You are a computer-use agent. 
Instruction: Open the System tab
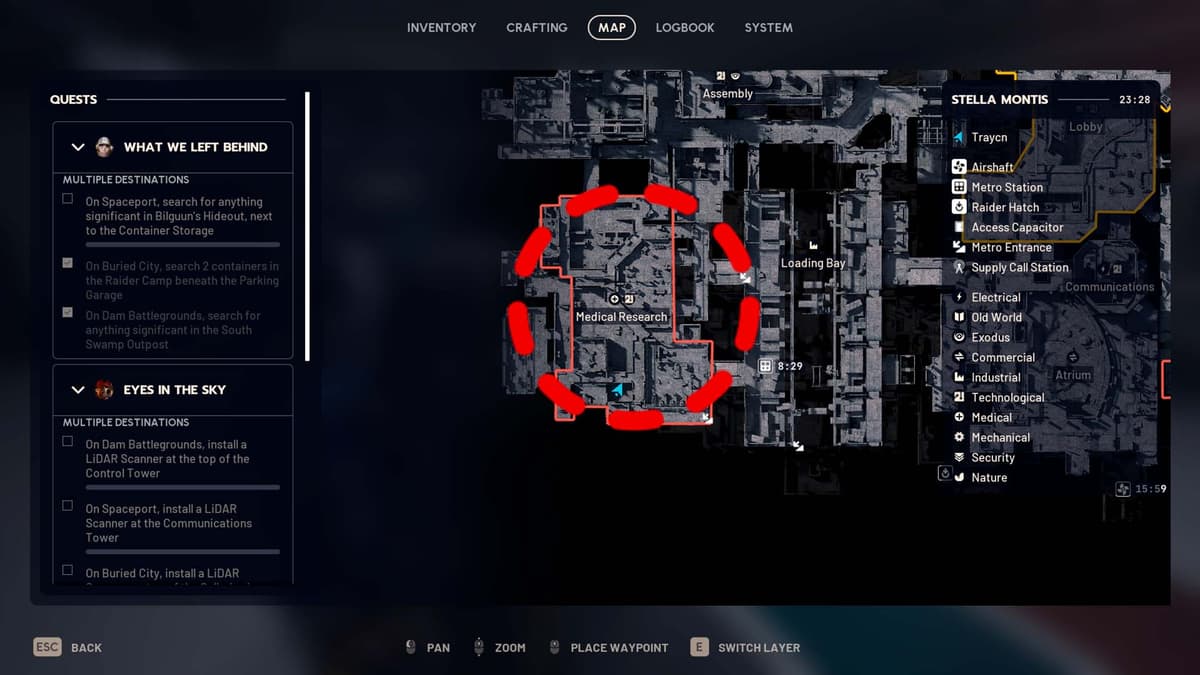768,28
